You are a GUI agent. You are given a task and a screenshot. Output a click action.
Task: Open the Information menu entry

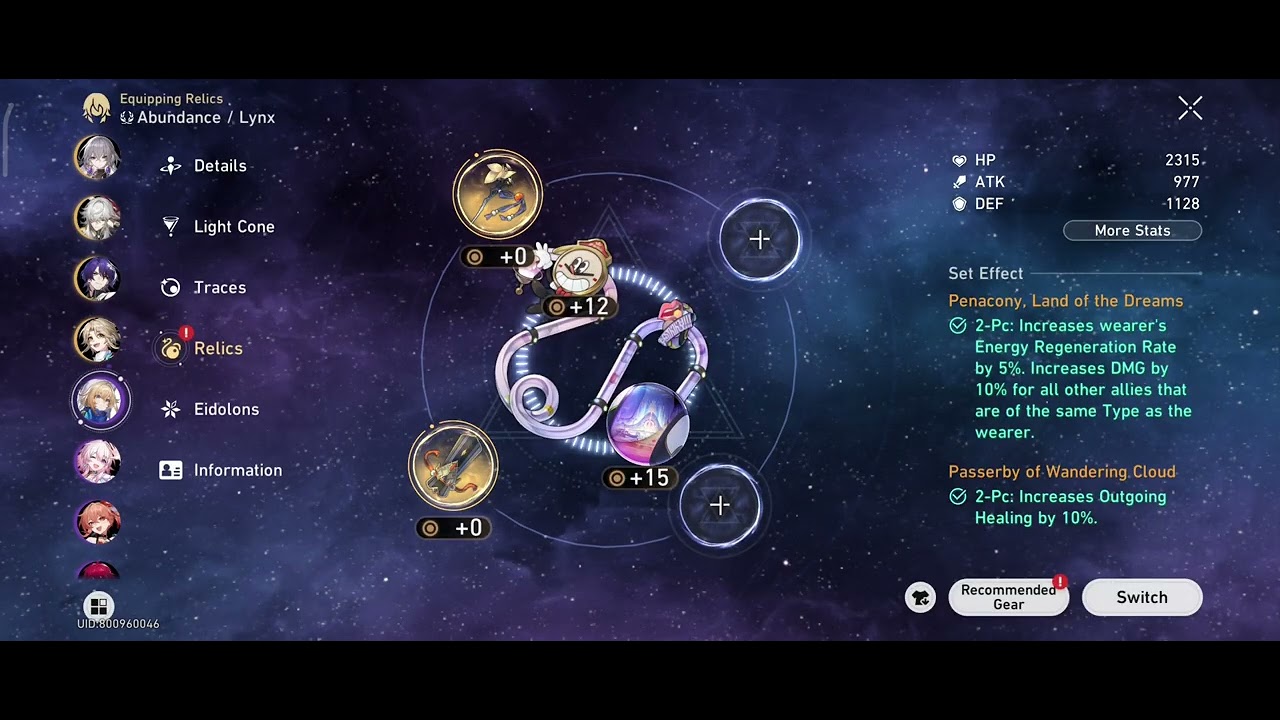point(238,470)
